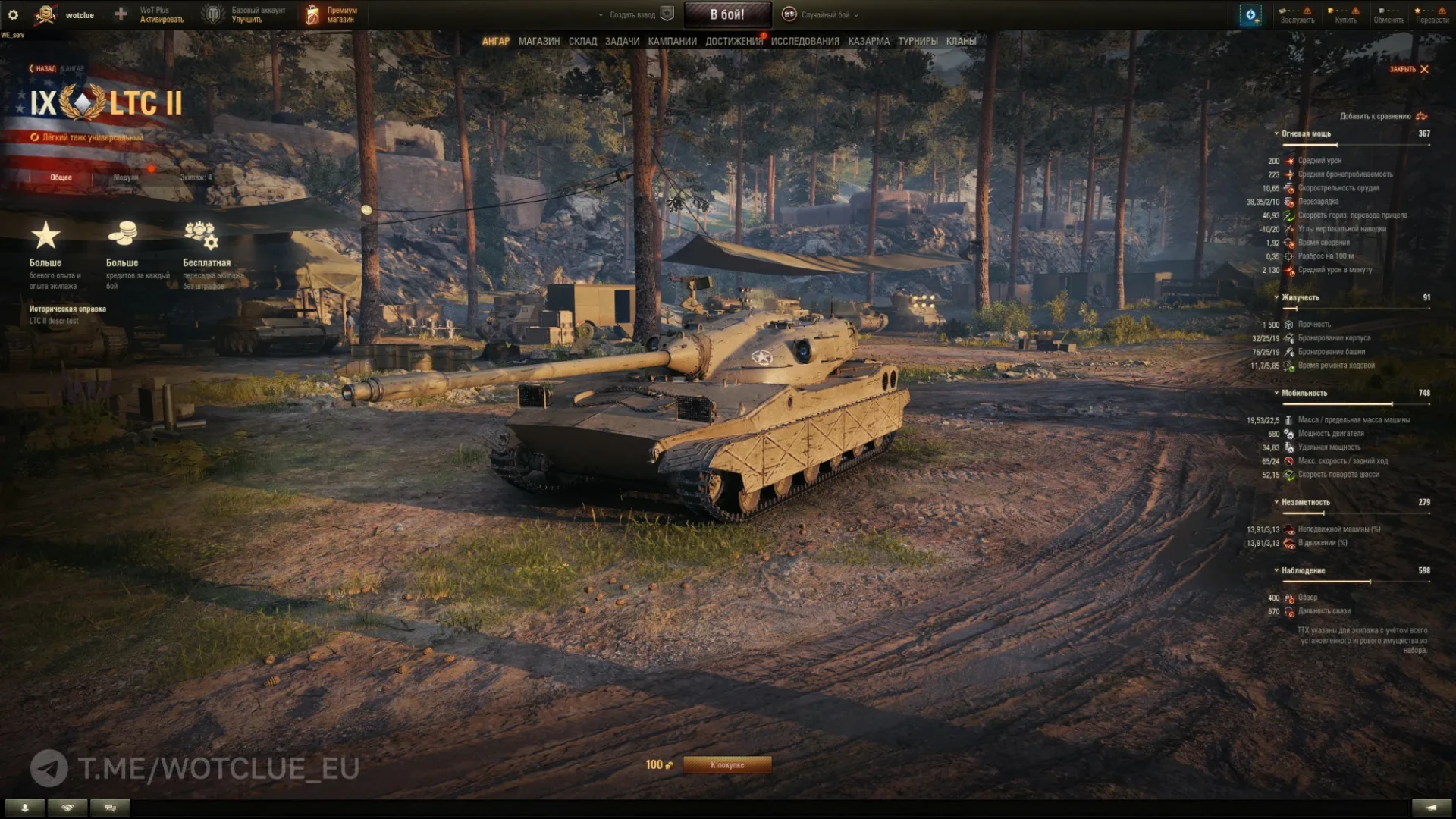
Task: Click the blue WoT Plus boost icon
Action: pos(1251,15)
